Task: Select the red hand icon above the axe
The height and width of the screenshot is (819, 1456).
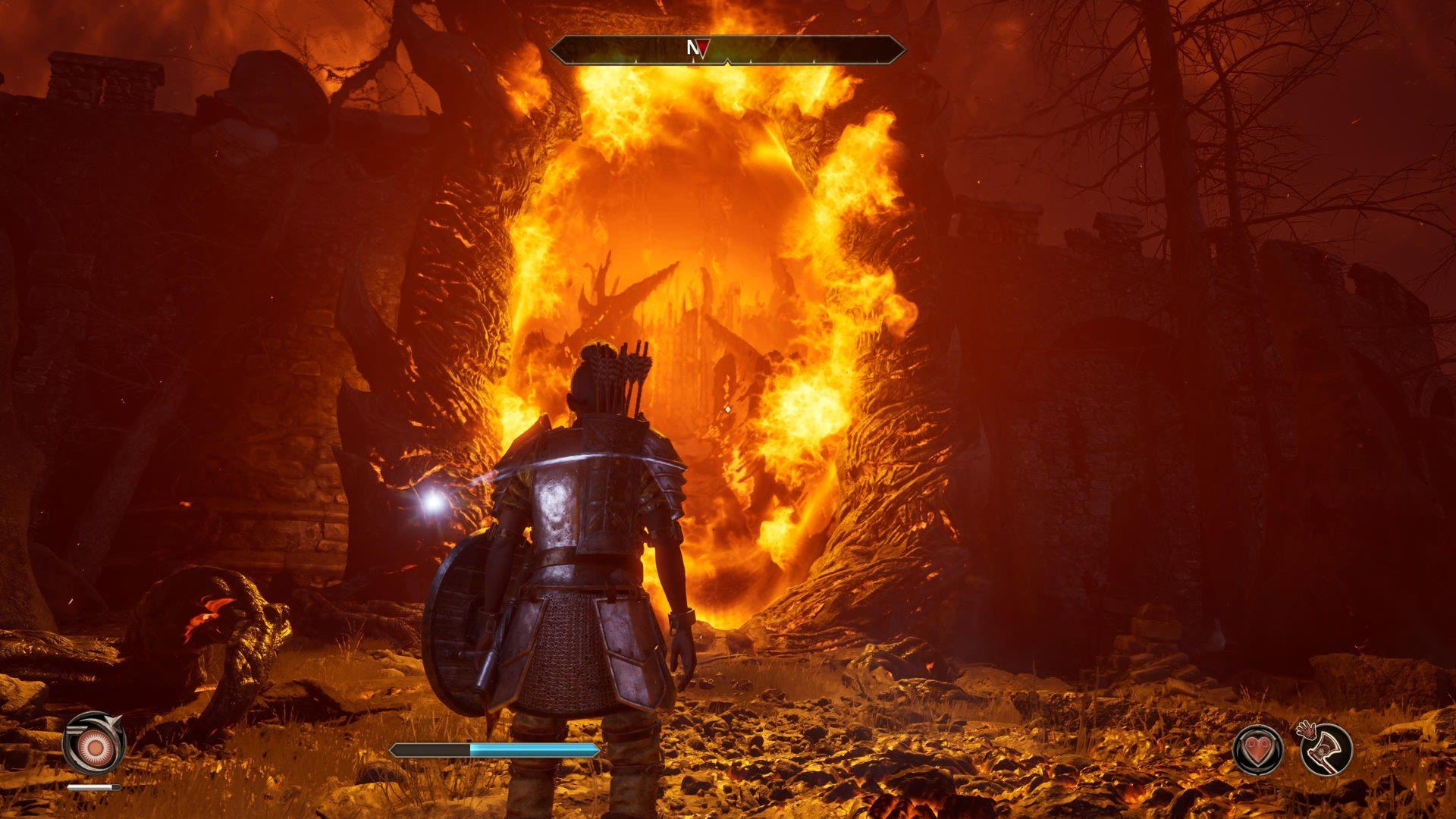Action: tap(1307, 730)
